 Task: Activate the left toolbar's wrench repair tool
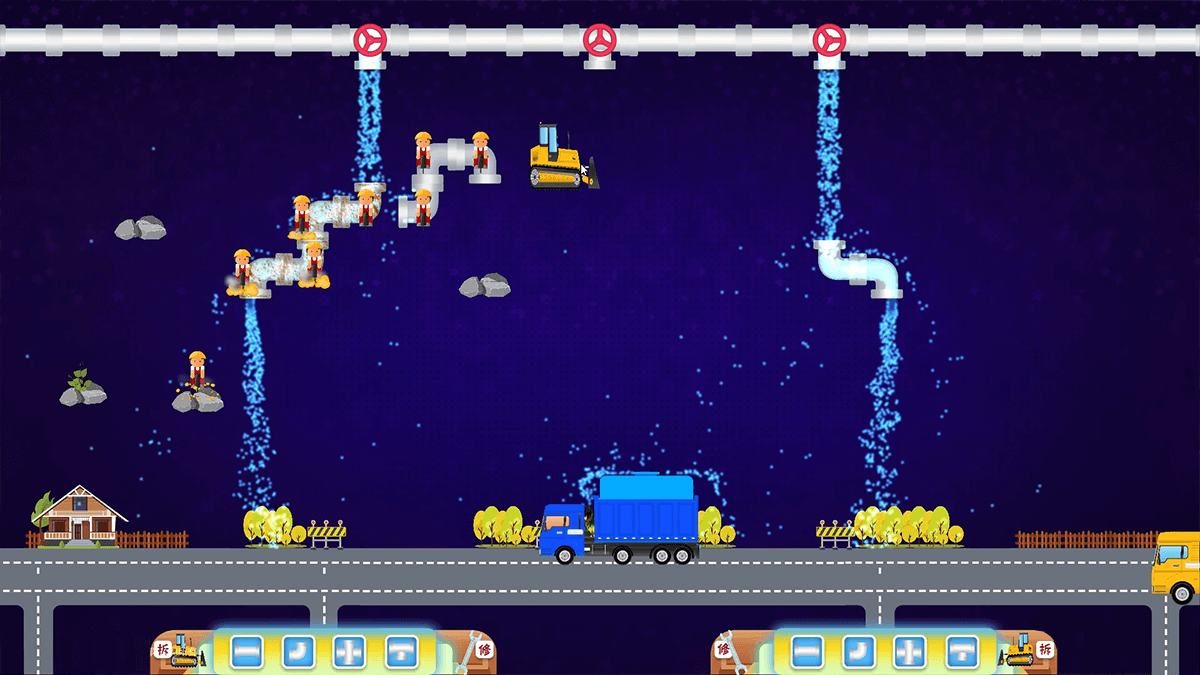(x=470, y=651)
